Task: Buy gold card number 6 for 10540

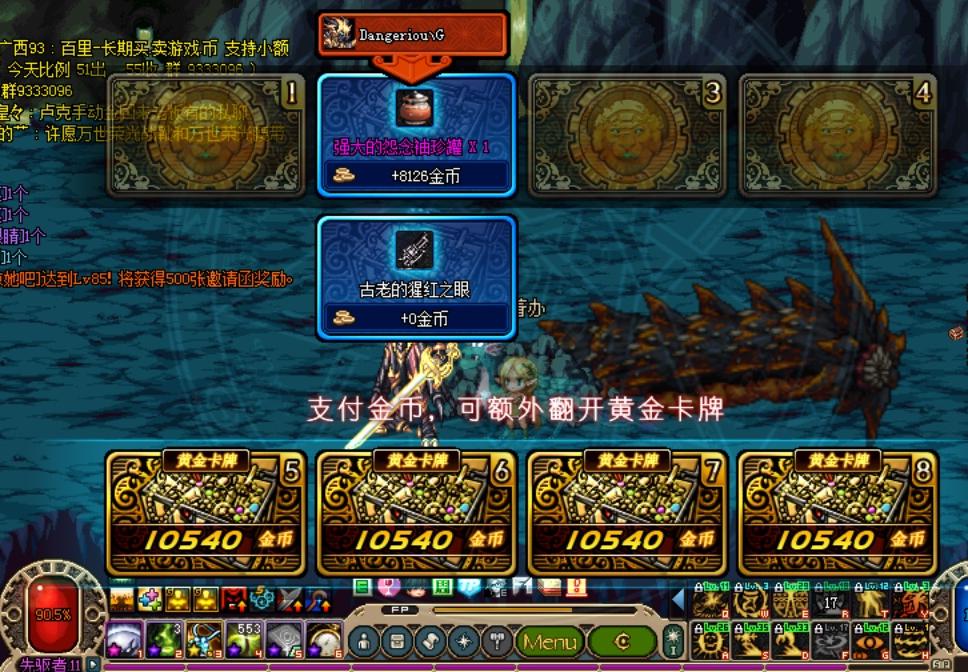Action: [416, 512]
